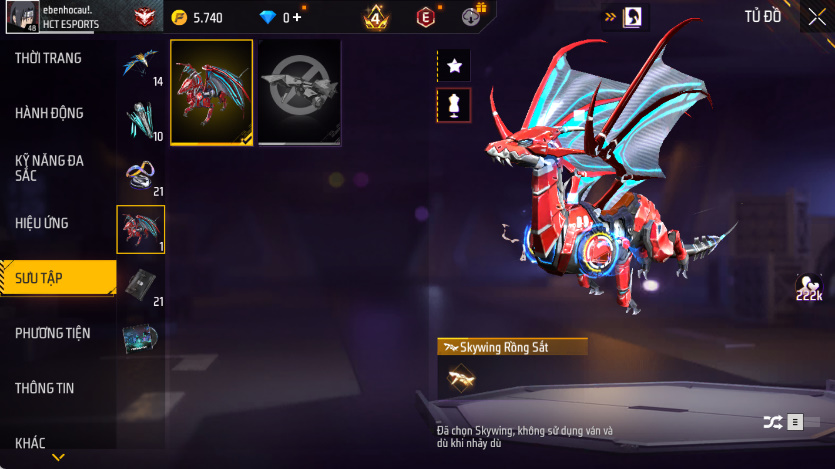Open the Thời Trang category
835x469 pixels.
coord(48,59)
